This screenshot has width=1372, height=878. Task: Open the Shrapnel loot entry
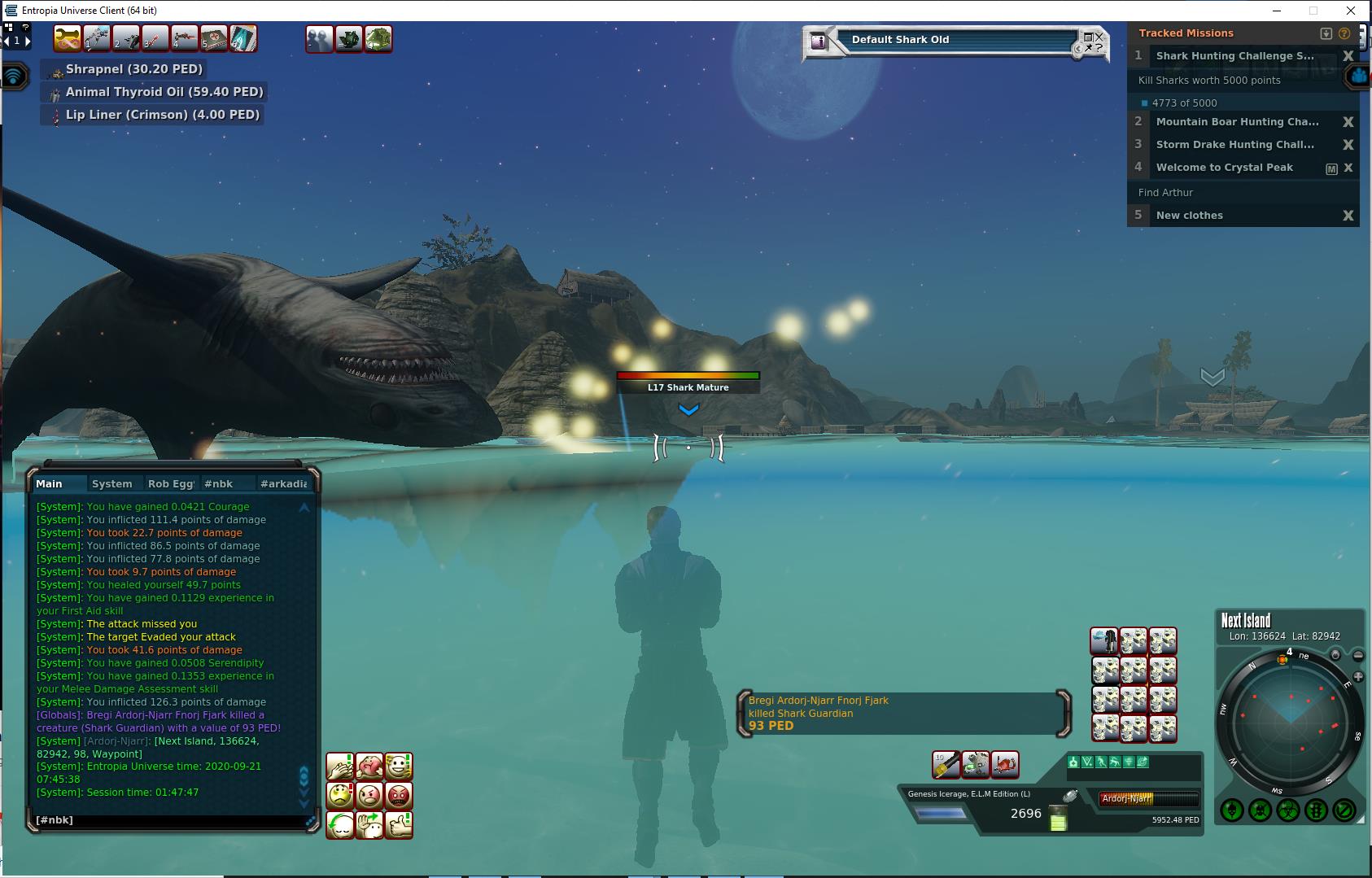133,69
